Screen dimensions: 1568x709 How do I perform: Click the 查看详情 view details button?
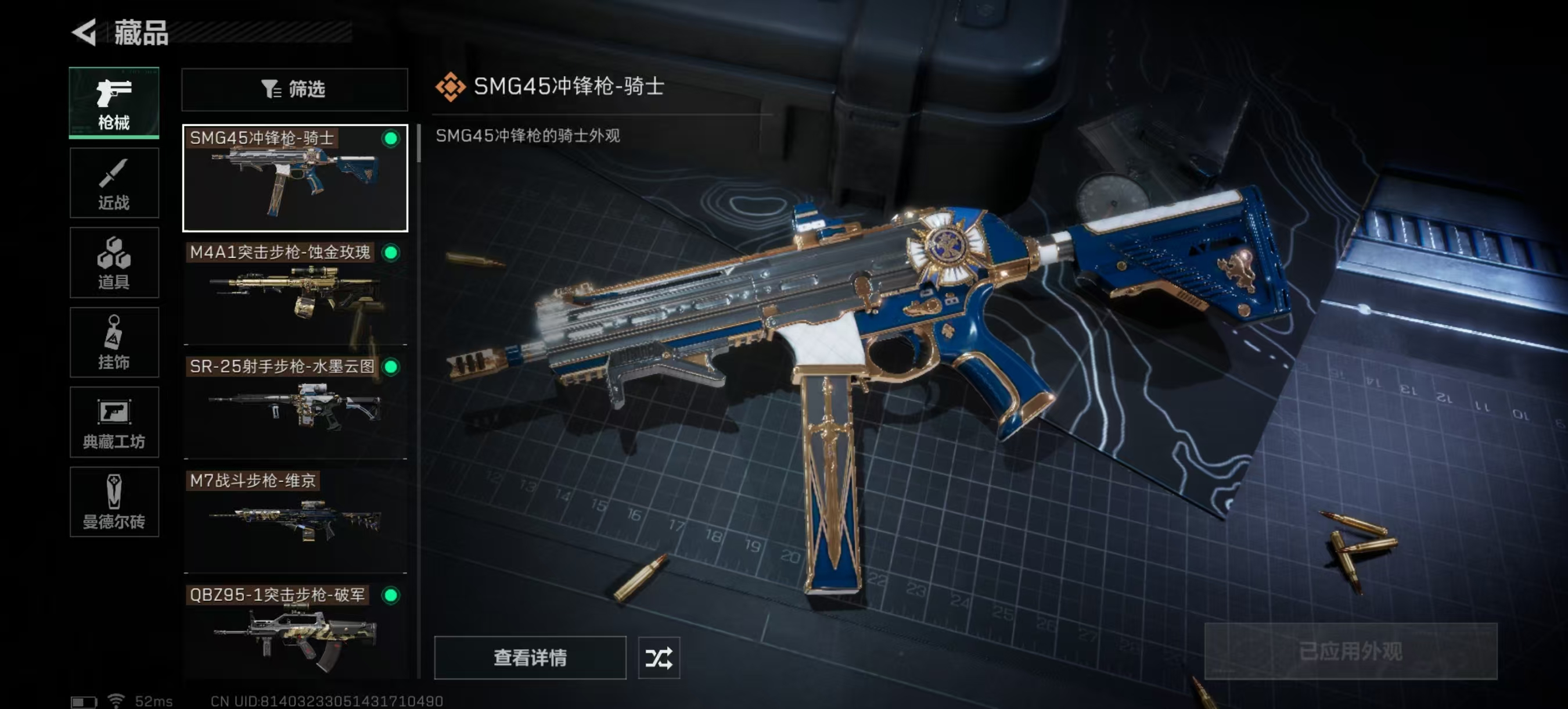point(530,658)
